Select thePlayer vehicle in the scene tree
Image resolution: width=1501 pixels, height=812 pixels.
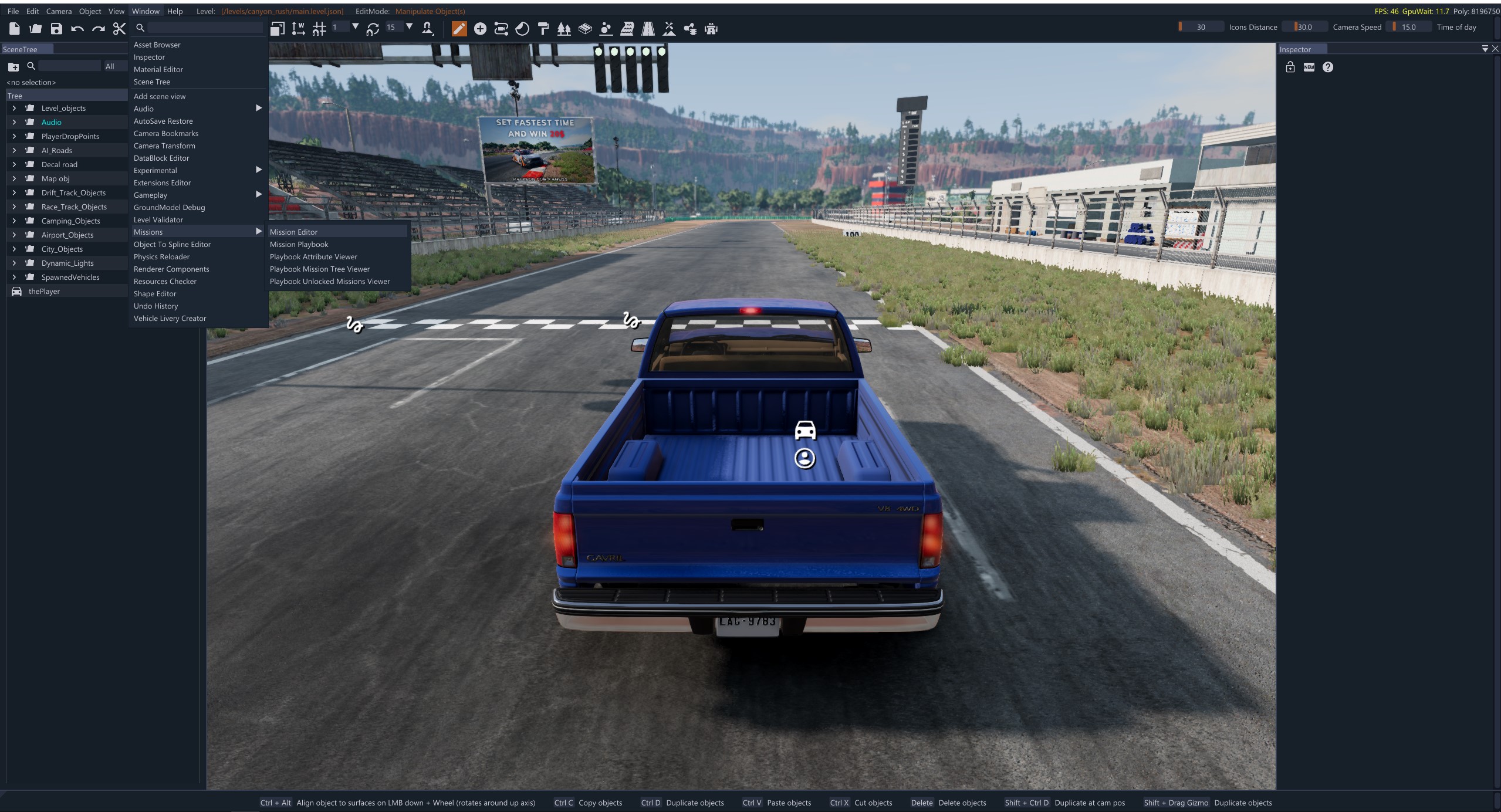(x=44, y=291)
